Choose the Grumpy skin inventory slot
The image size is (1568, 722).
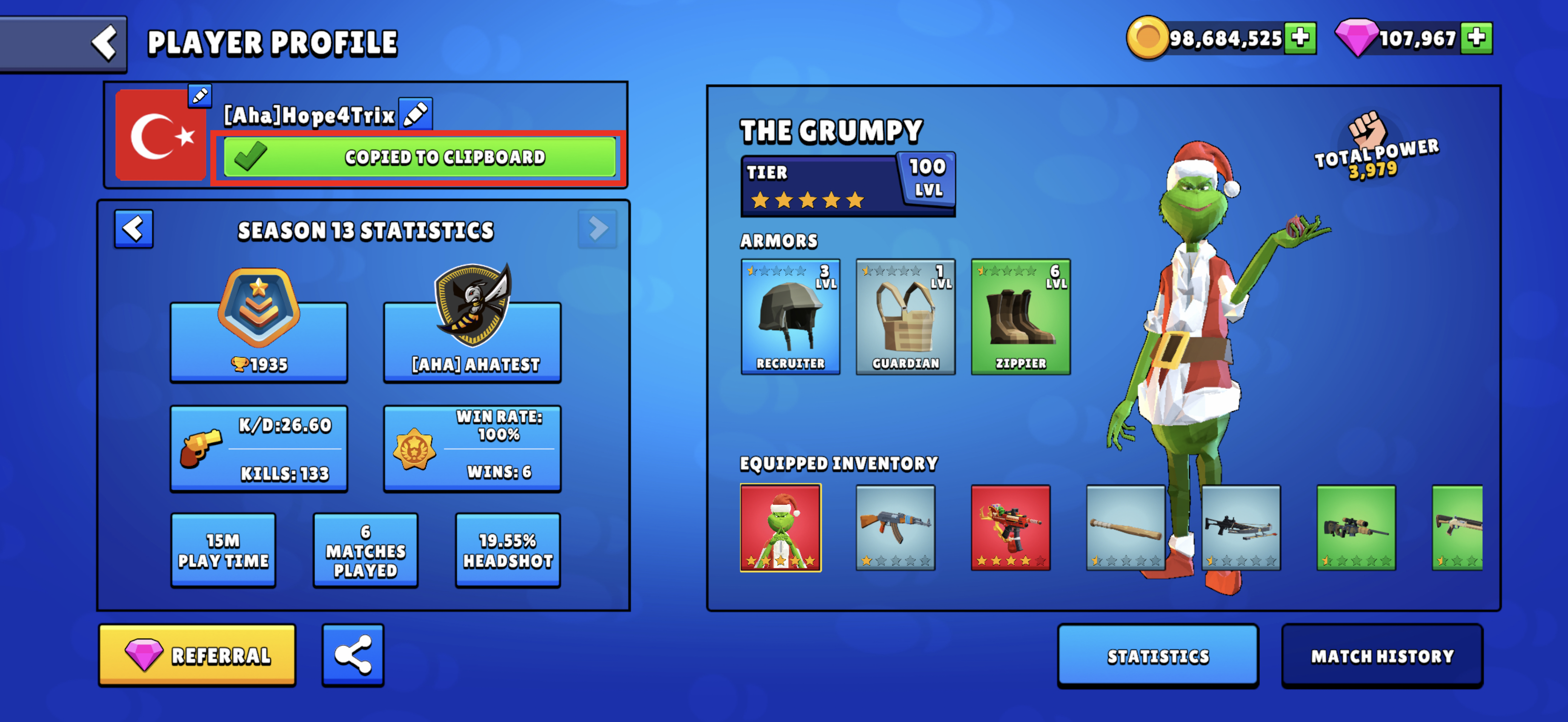pyautogui.click(x=780, y=528)
